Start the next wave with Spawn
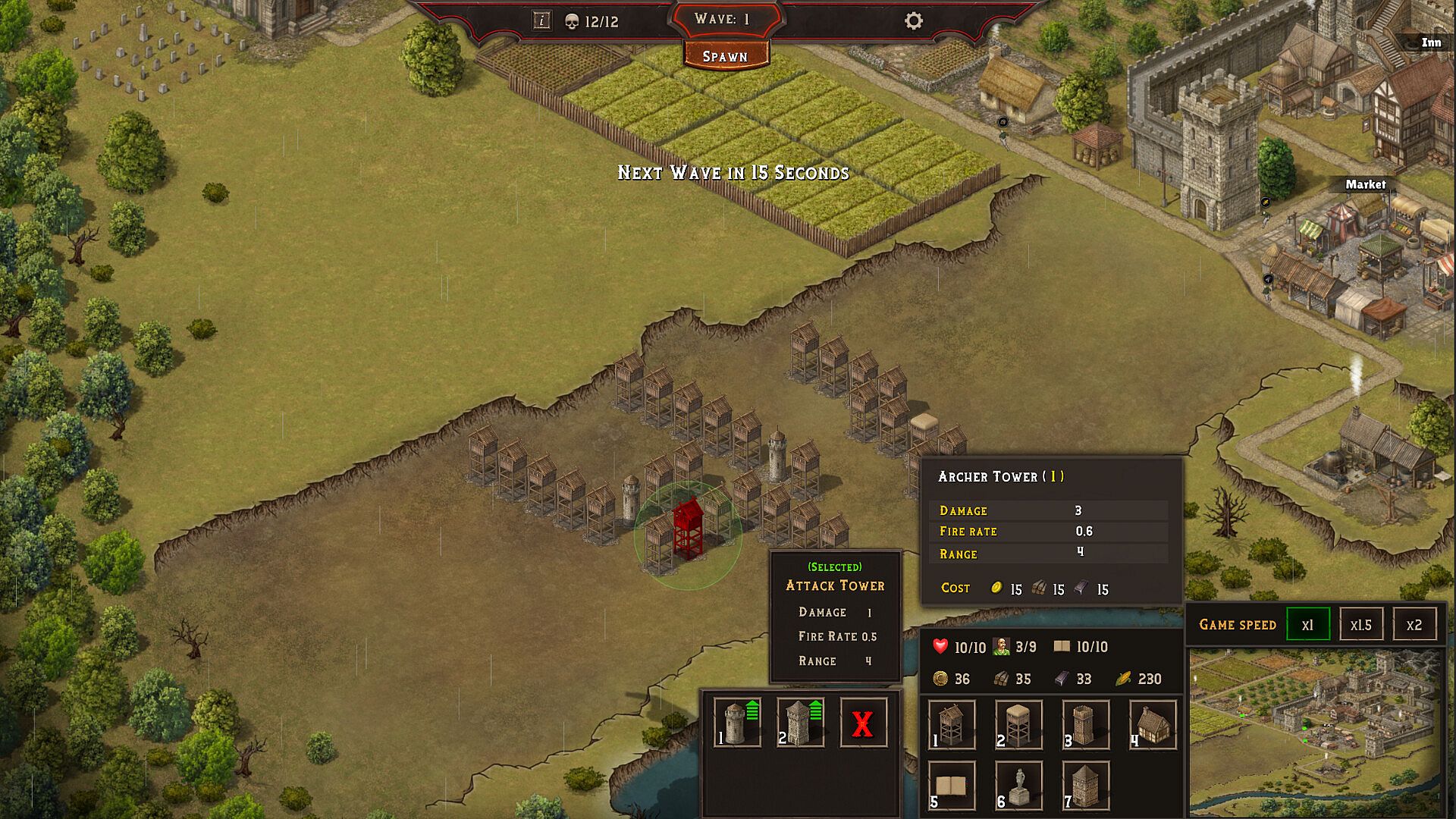1456x819 pixels. point(725,56)
